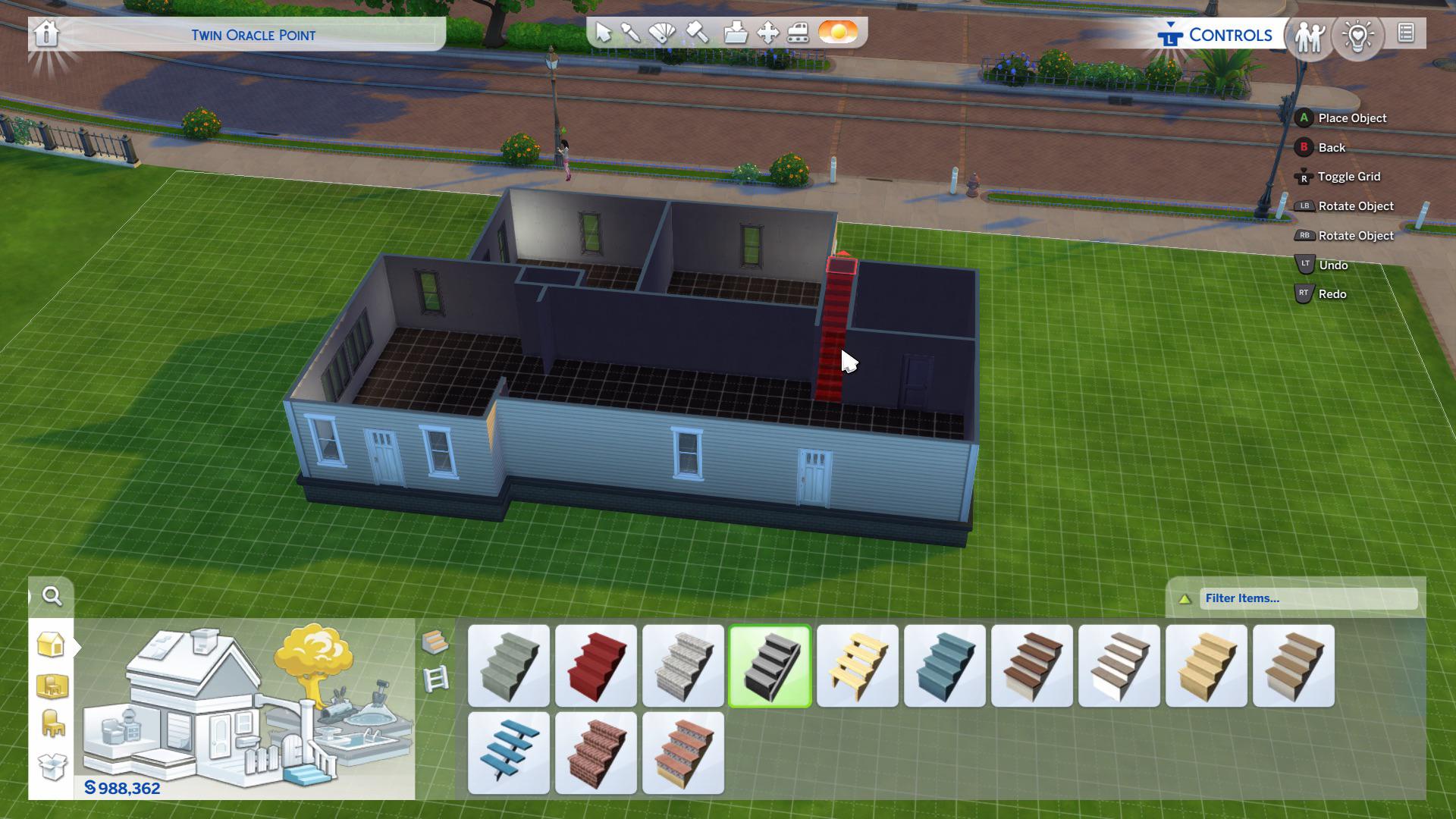
Task: Click the Twin Oracle Point lot name
Action: tap(254, 35)
